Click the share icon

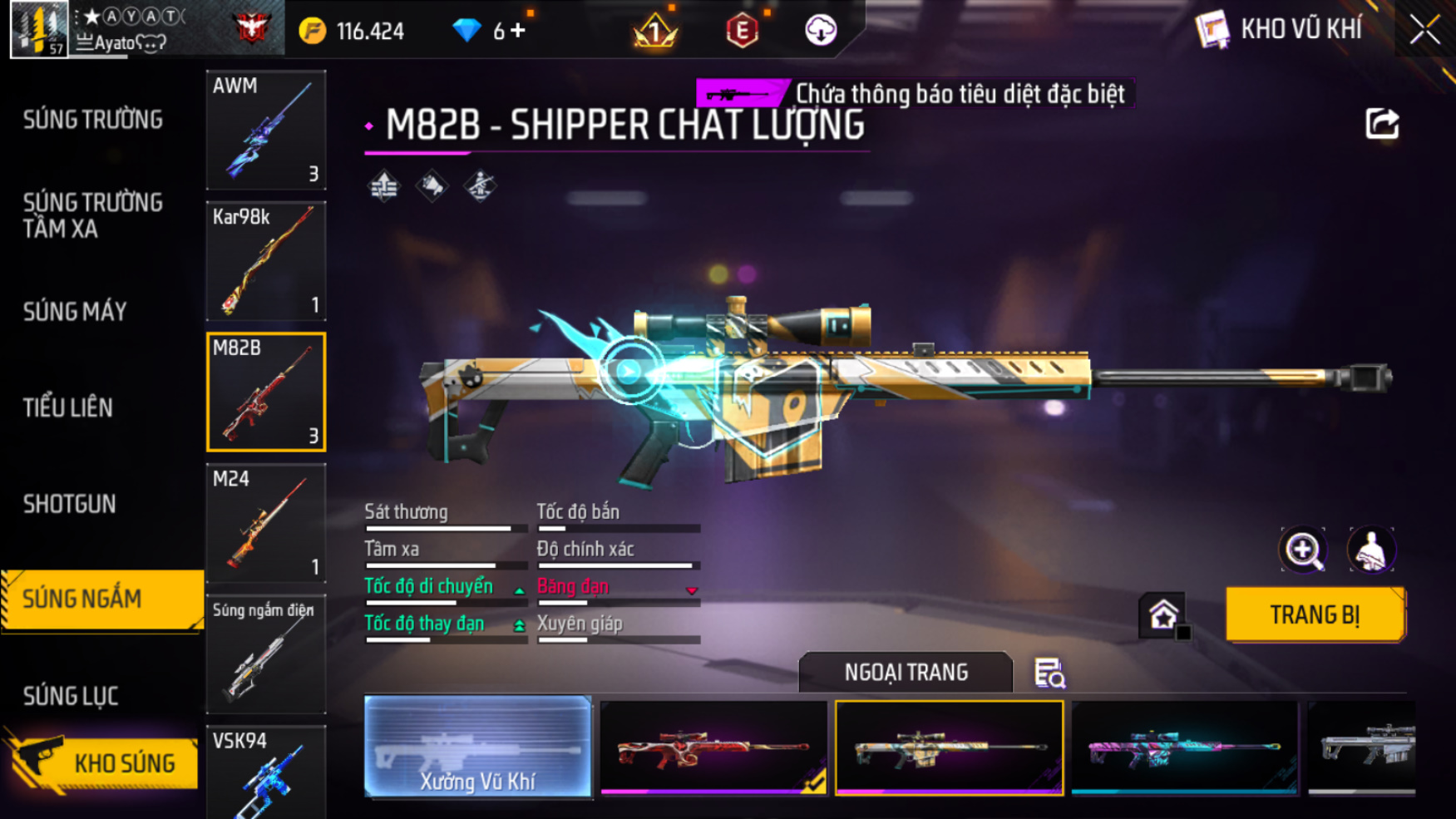[1382, 125]
